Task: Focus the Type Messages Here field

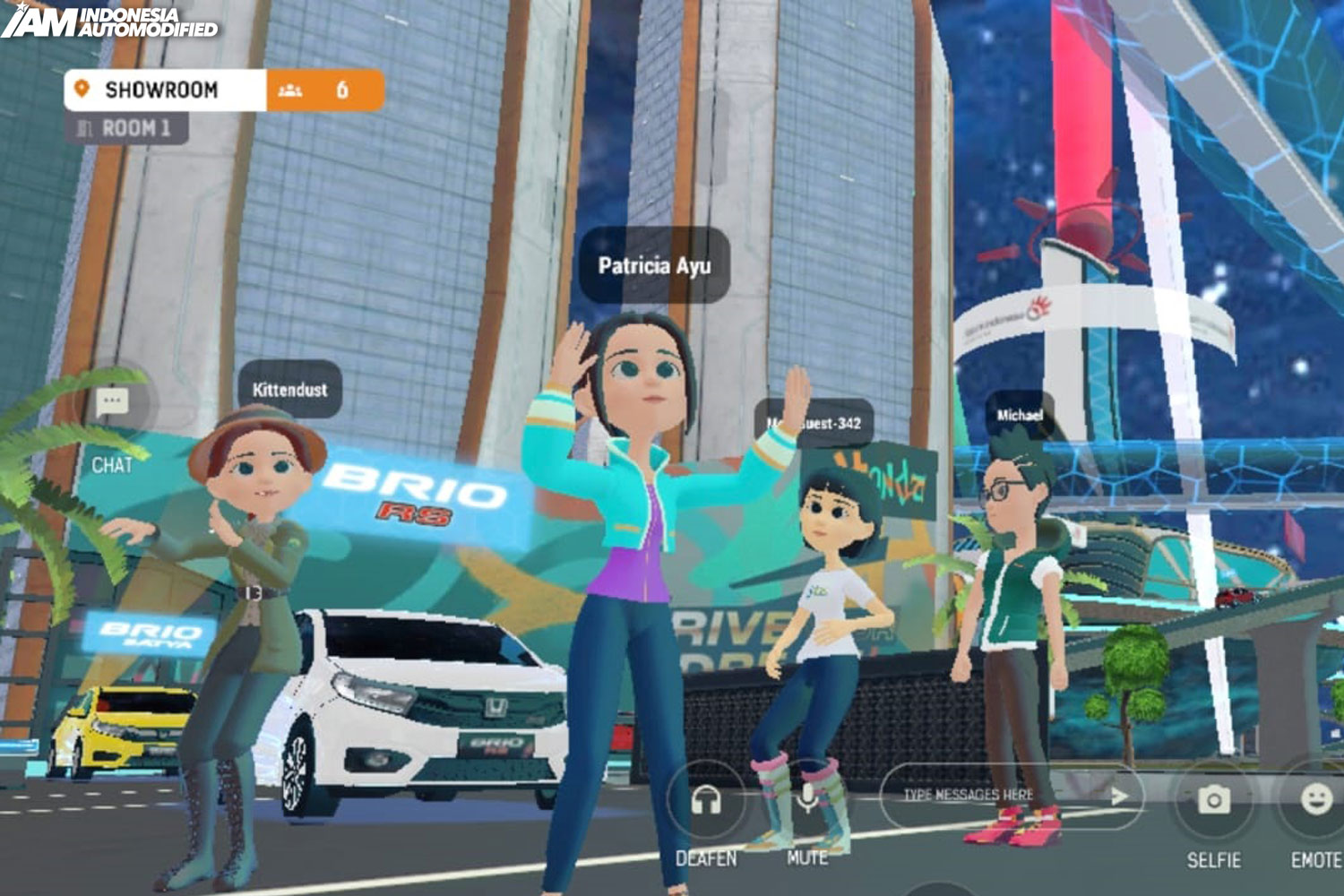Action: (x=986, y=795)
